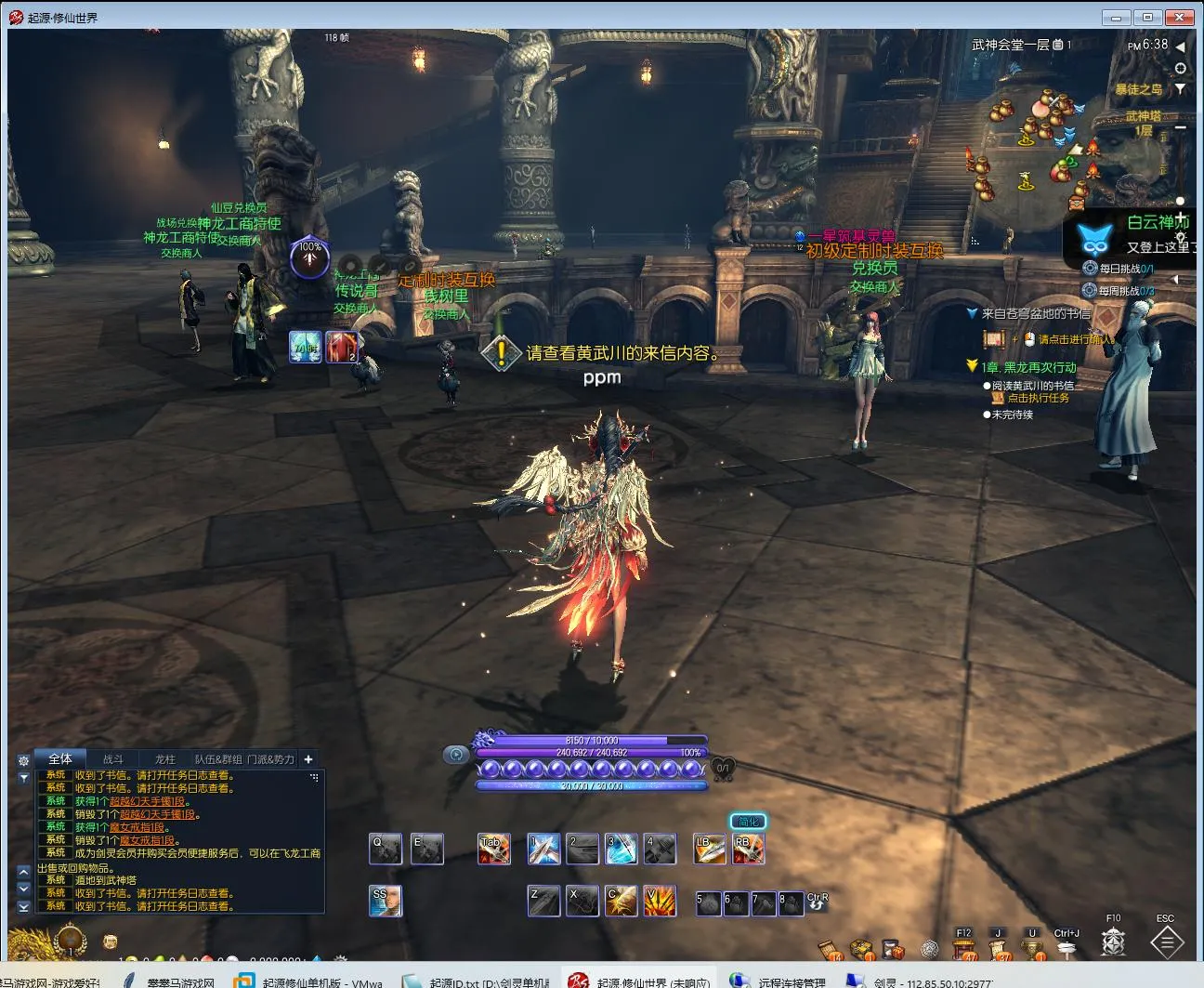Use the V fire burst skill

pyautogui.click(x=660, y=901)
